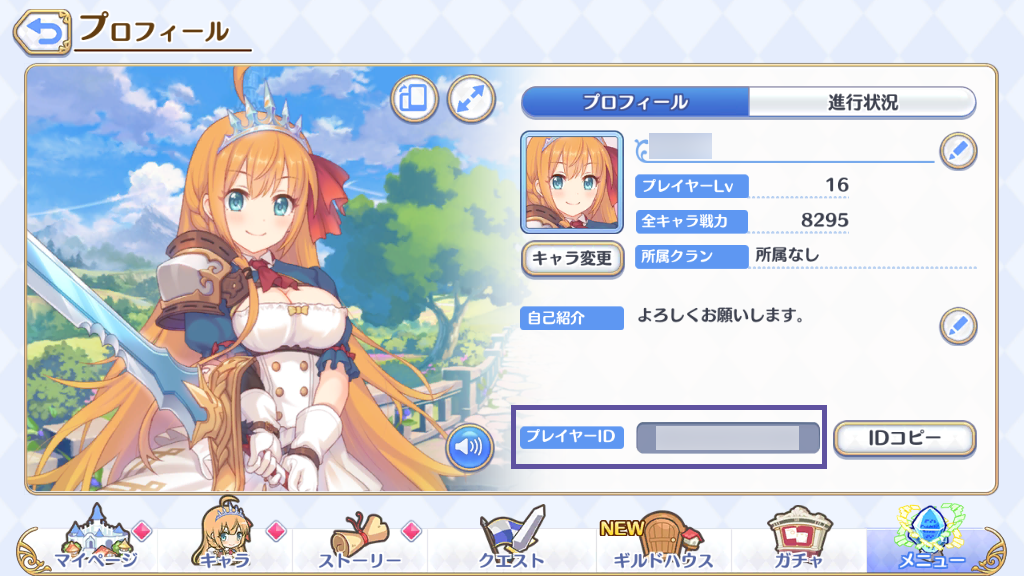
Task: Open the クエスト quest menu
Action: coord(510,545)
